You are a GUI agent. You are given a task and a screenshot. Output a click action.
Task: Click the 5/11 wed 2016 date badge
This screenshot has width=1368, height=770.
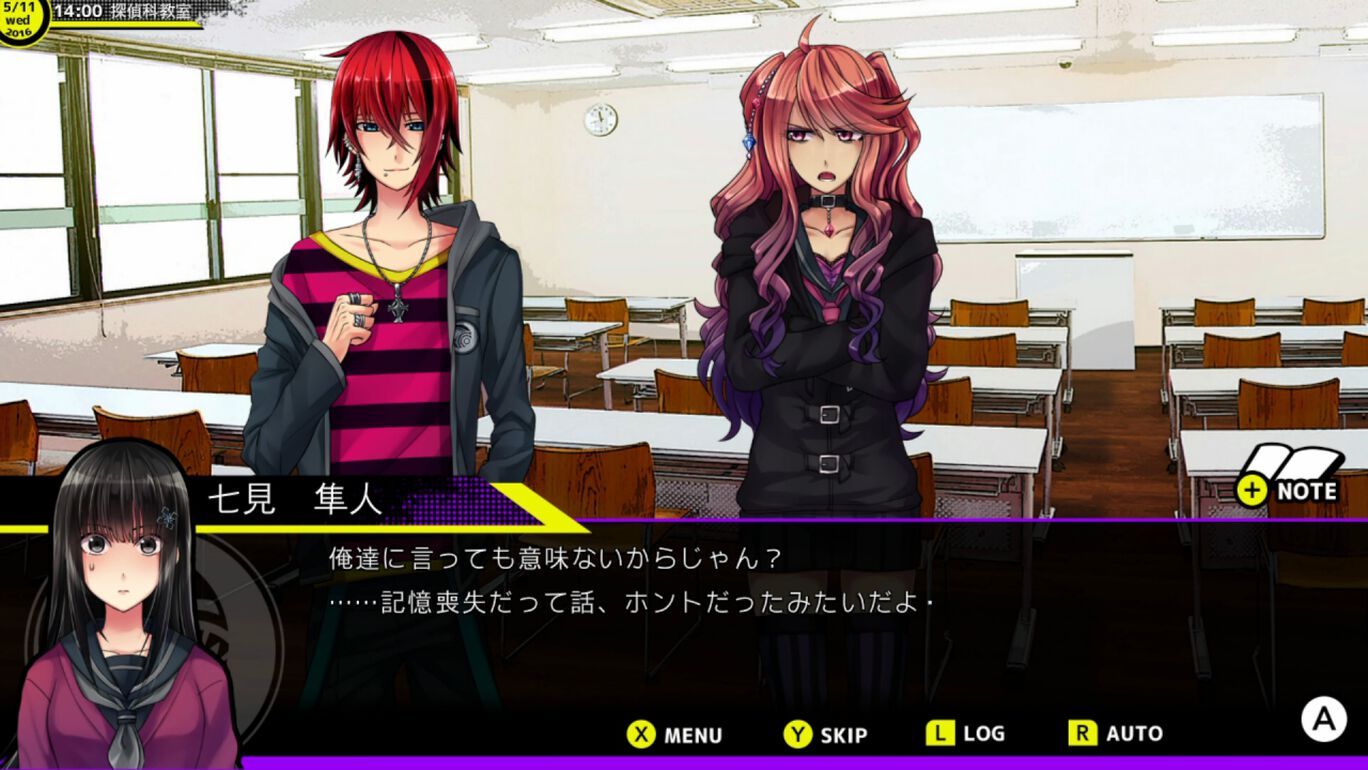point(22,18)
